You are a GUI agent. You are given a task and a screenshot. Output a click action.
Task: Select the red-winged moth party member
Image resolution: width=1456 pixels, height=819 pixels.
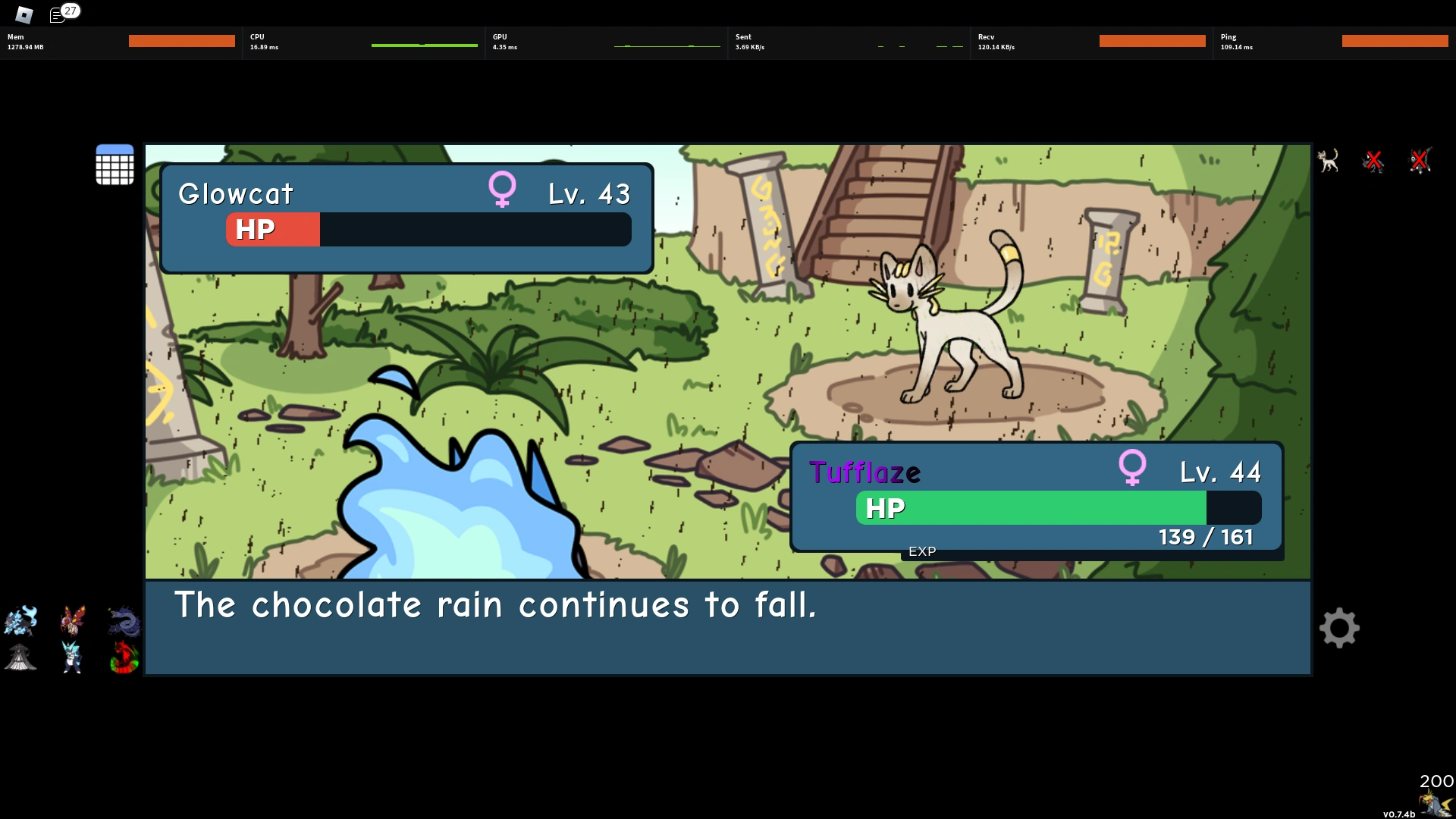(72, 620)
